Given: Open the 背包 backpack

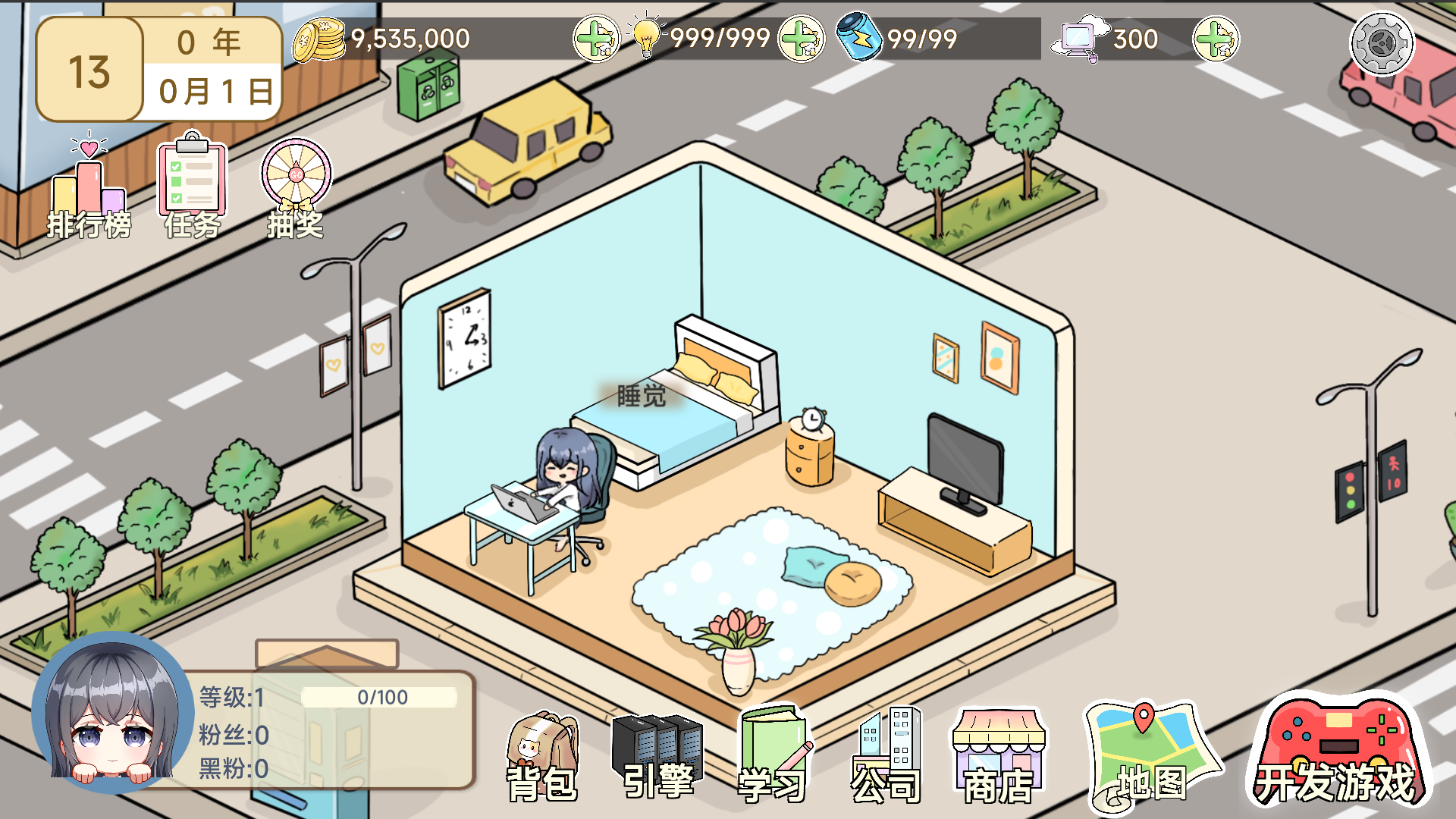Looking at the screenshot, I should point(541,758).
